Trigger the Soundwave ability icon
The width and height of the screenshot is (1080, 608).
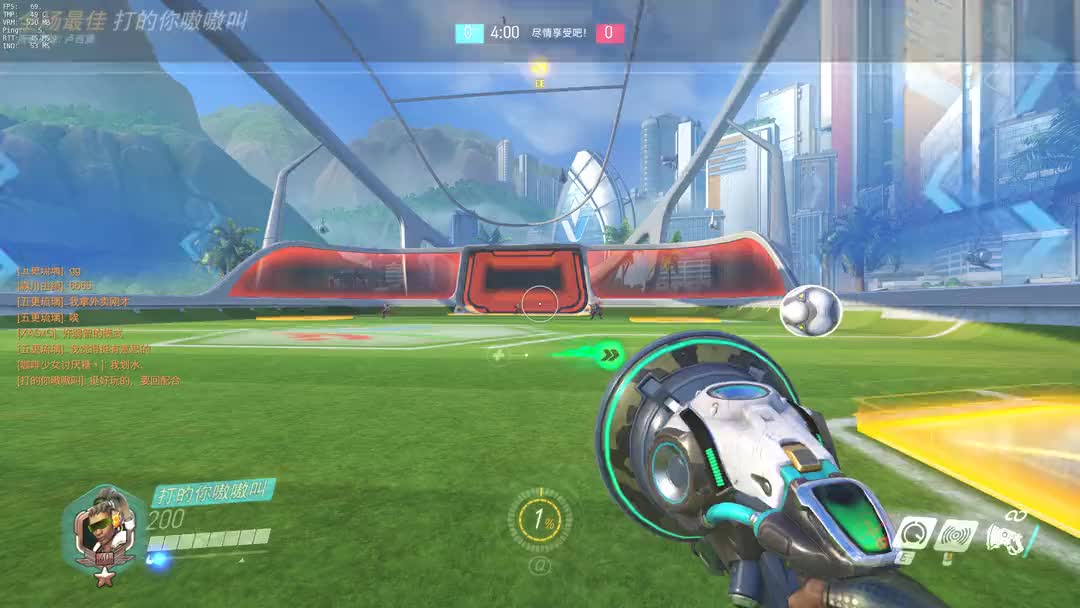click(957, 536)
